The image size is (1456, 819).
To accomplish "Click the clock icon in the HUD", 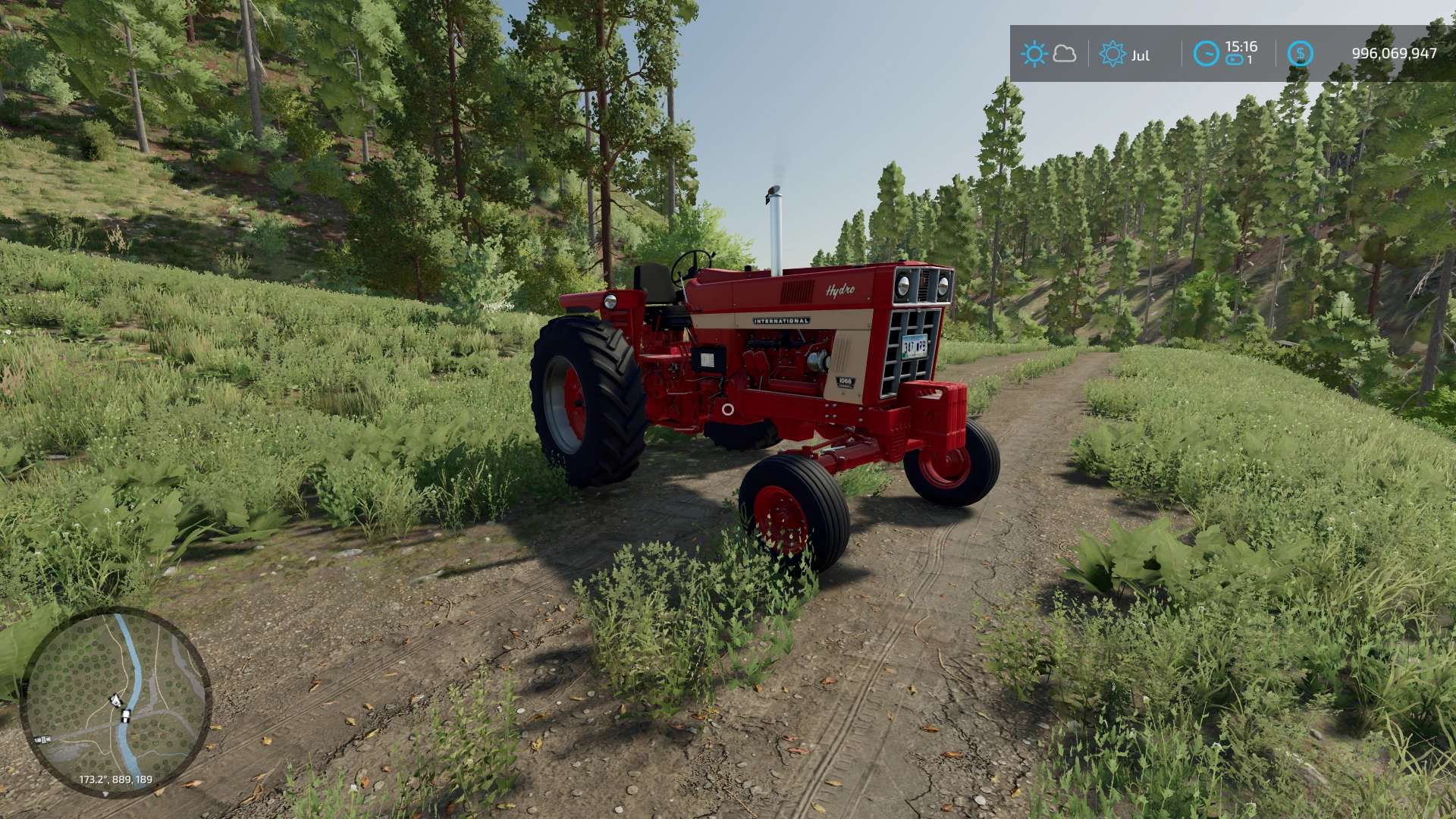I will pyautogui.click(x=1206, y=54).
